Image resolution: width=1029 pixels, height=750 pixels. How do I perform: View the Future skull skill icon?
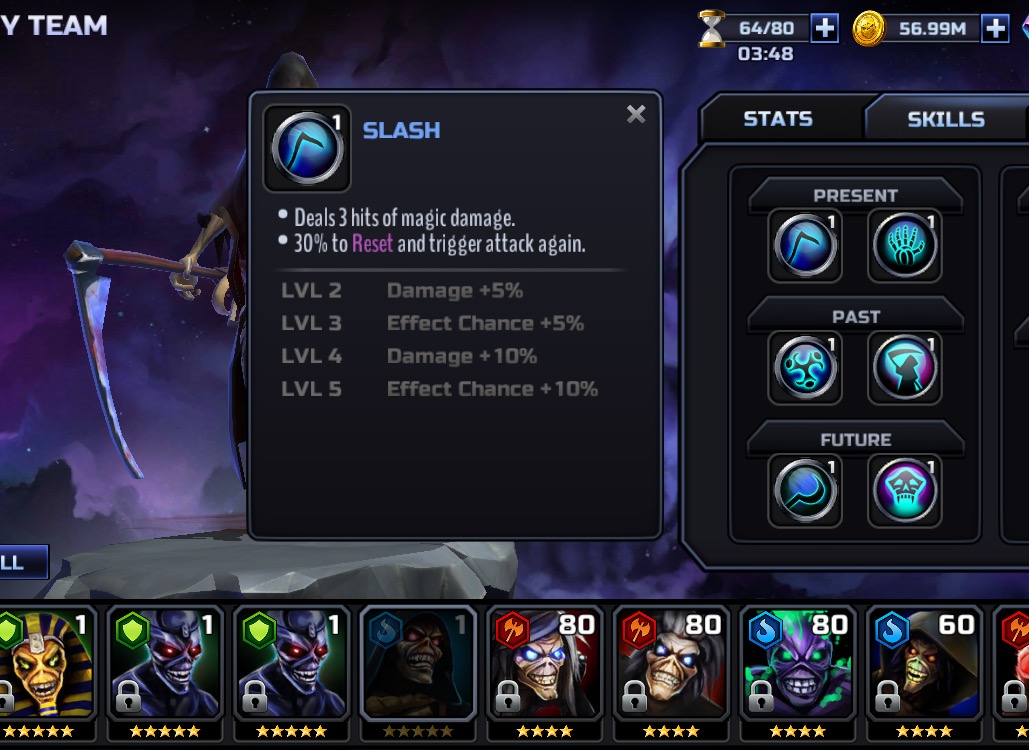point(904,490)
